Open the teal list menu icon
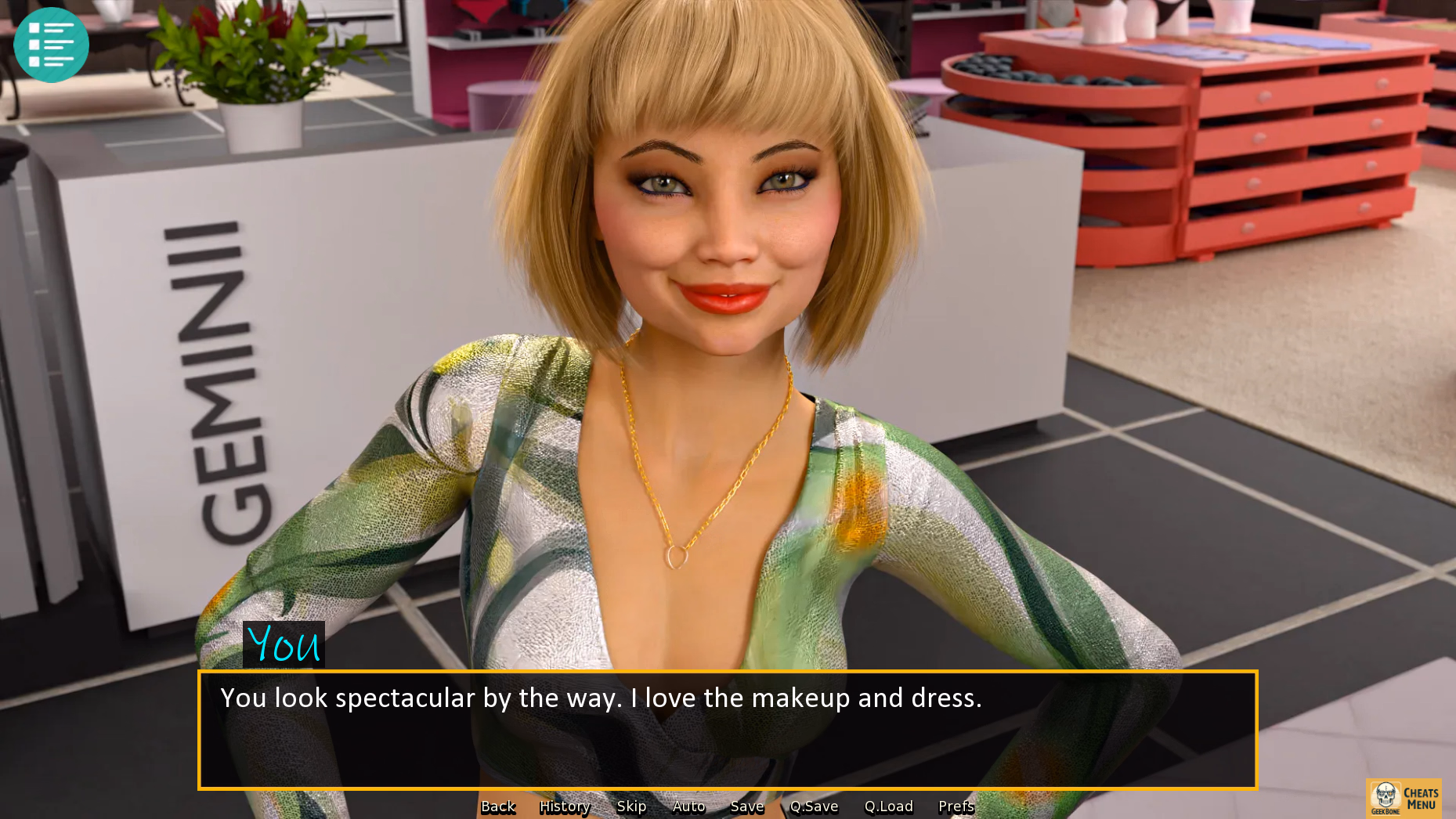The image size is (1456, 819). click(52, 45)
